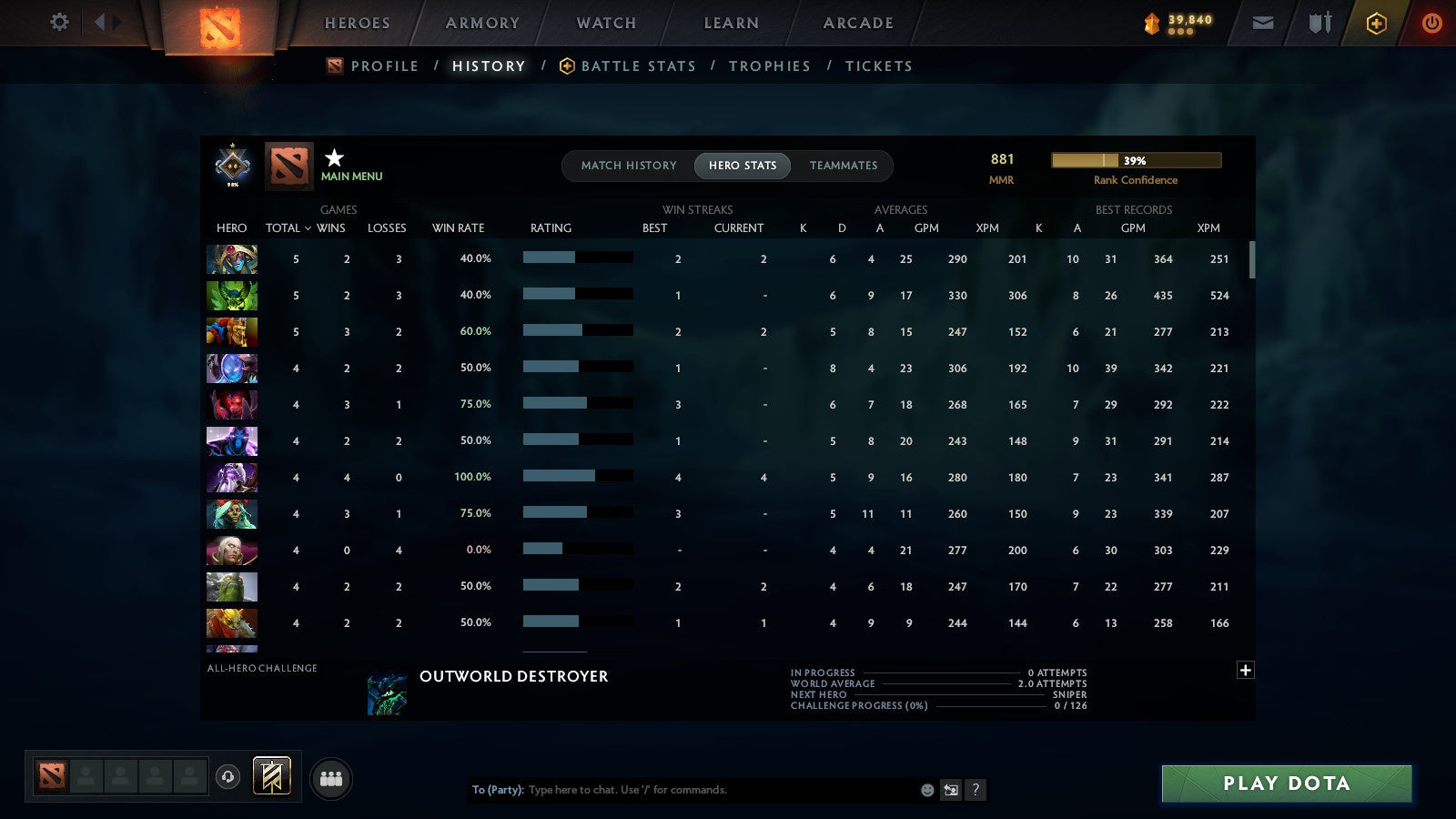Click the chat help question mark toggle
Viewport: 1456px width, 819px height.
[x=975, y=790]
